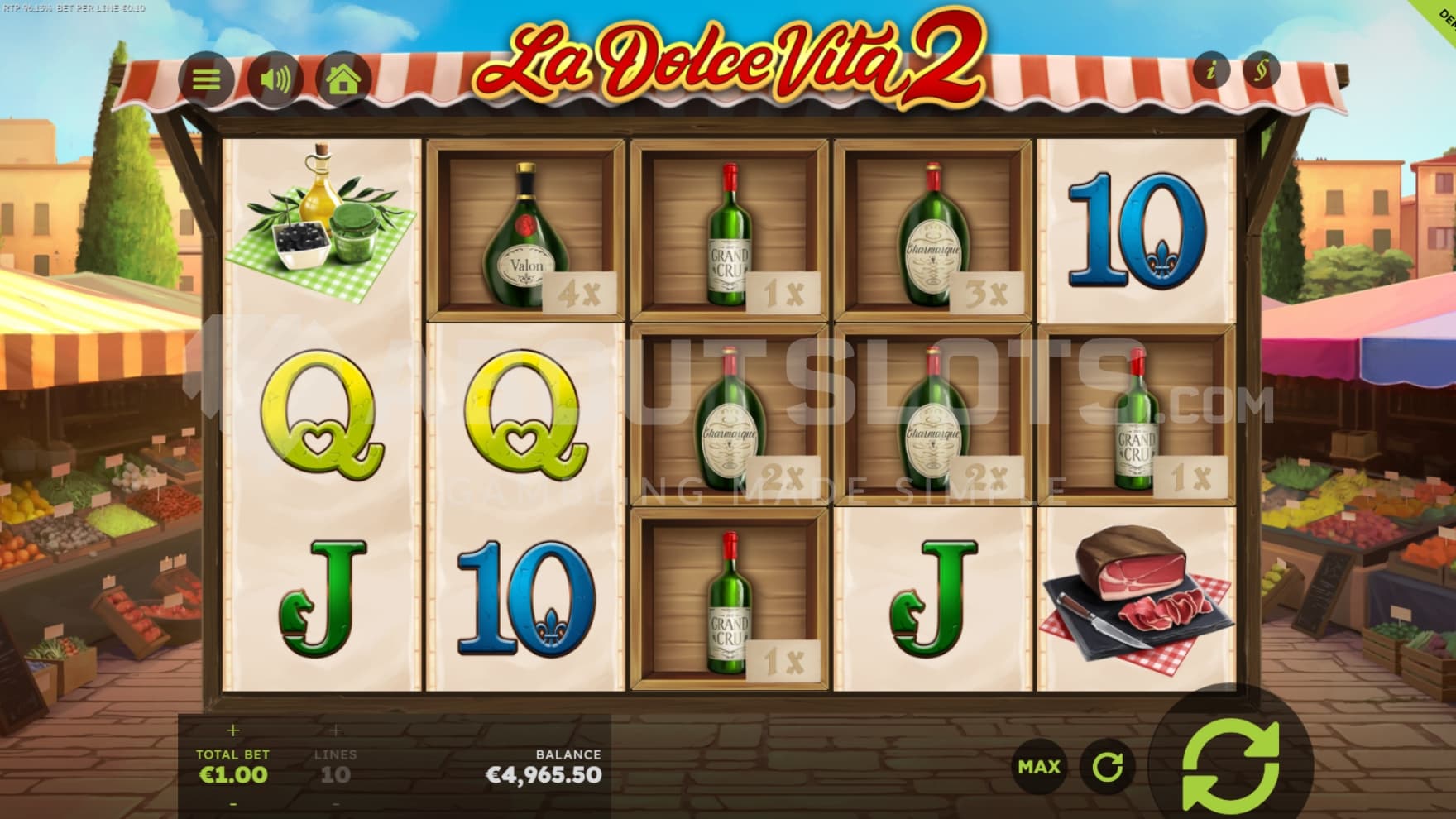The width and height of the screenshot is (1456, 819).
Task: Open the info paytable
Action: coord(1211,71)
